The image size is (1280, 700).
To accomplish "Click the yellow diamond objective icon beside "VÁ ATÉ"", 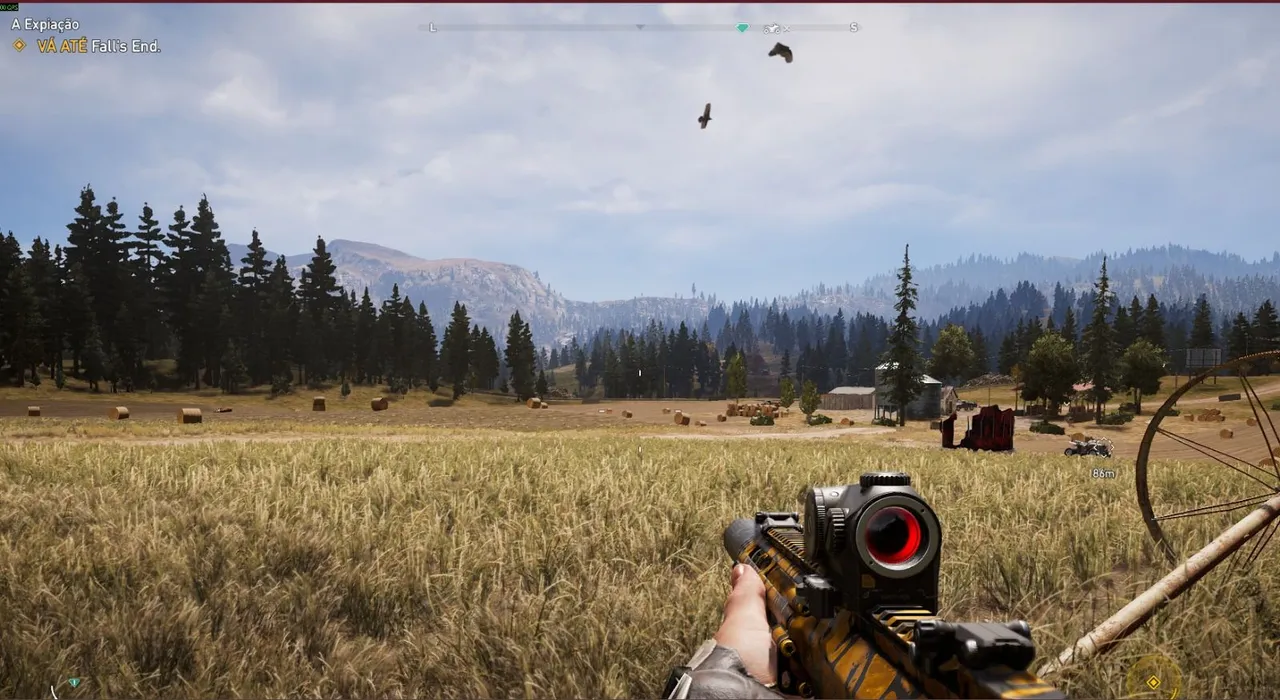I will (18, 45).
